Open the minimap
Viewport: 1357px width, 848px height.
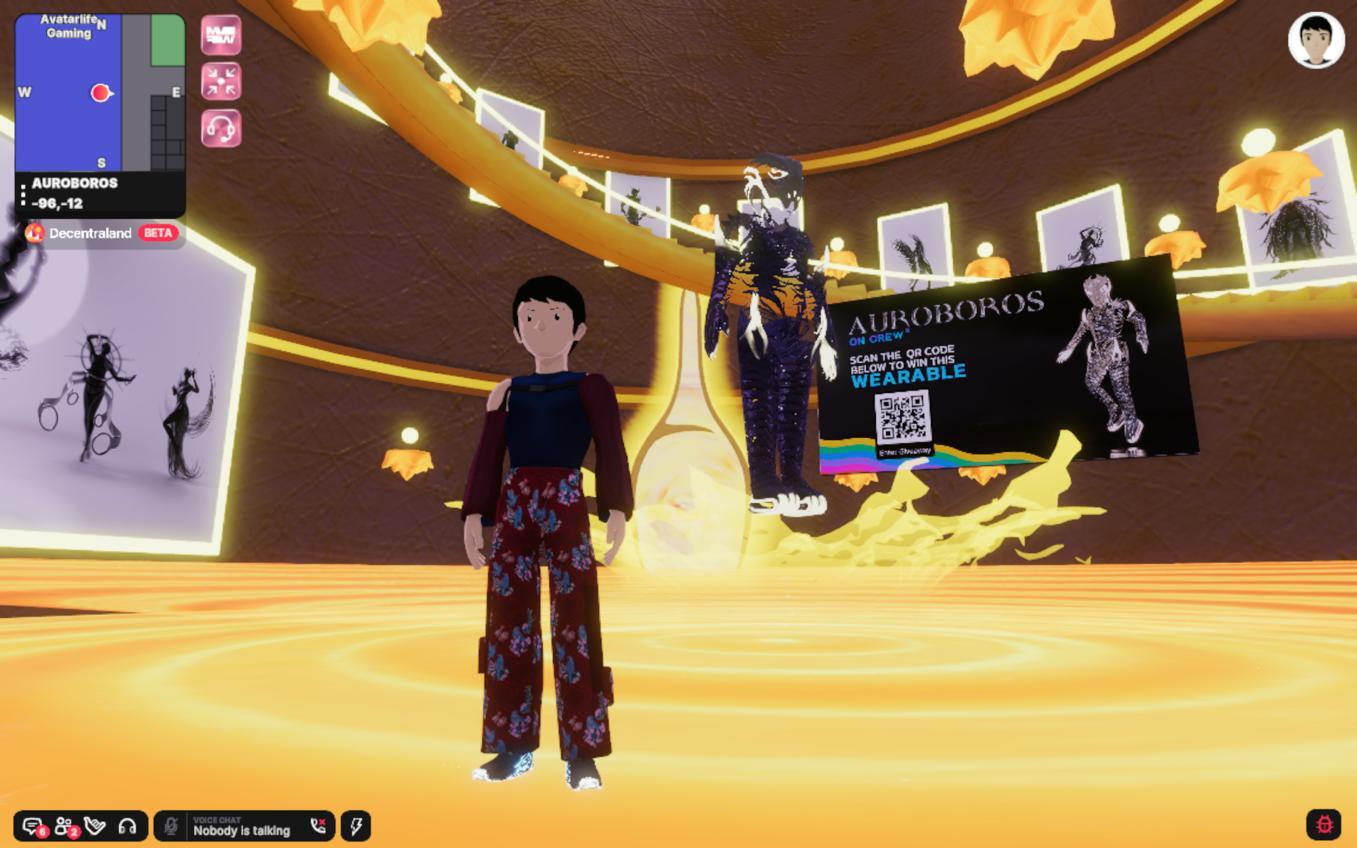(x=100, y=92)
